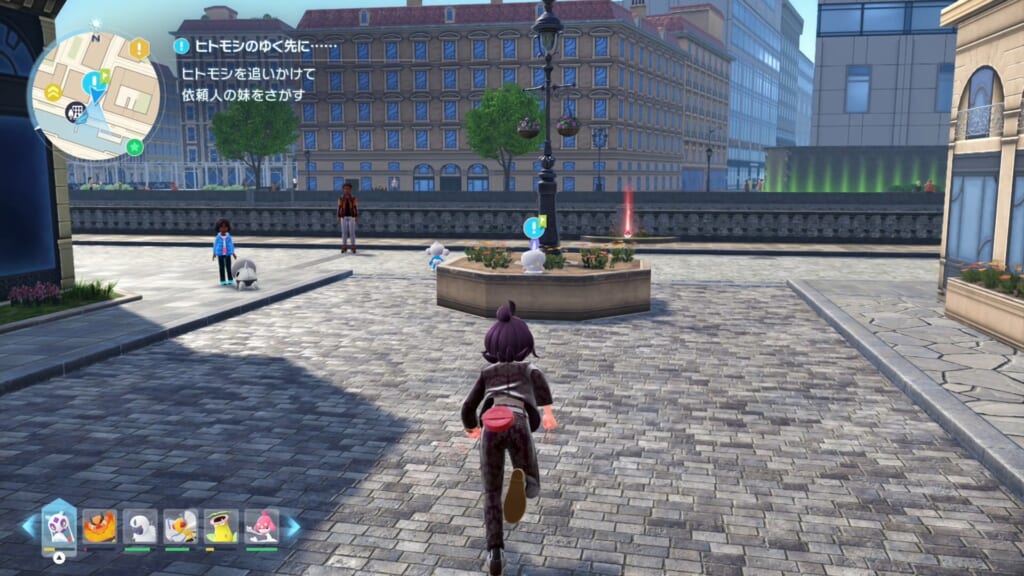The image size is (1024, 576).
Task: Open the circular minimap
Action: click(x=94, y=95)
